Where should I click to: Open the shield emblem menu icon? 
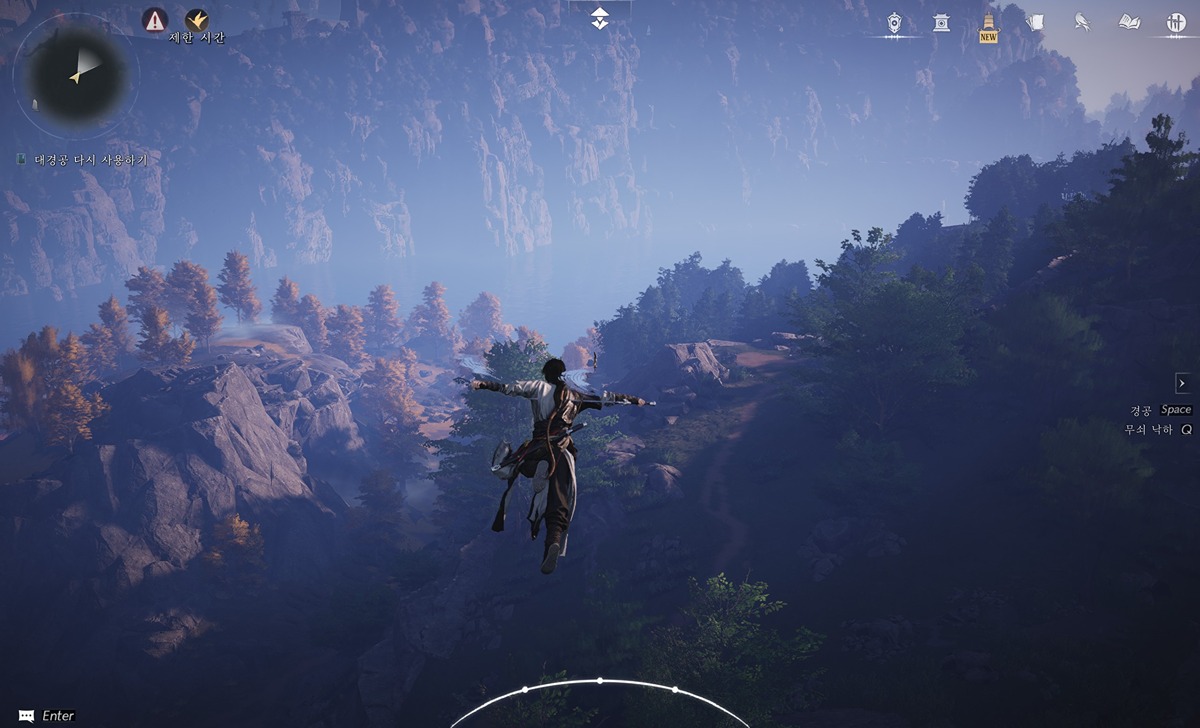(x=895, y=22)
